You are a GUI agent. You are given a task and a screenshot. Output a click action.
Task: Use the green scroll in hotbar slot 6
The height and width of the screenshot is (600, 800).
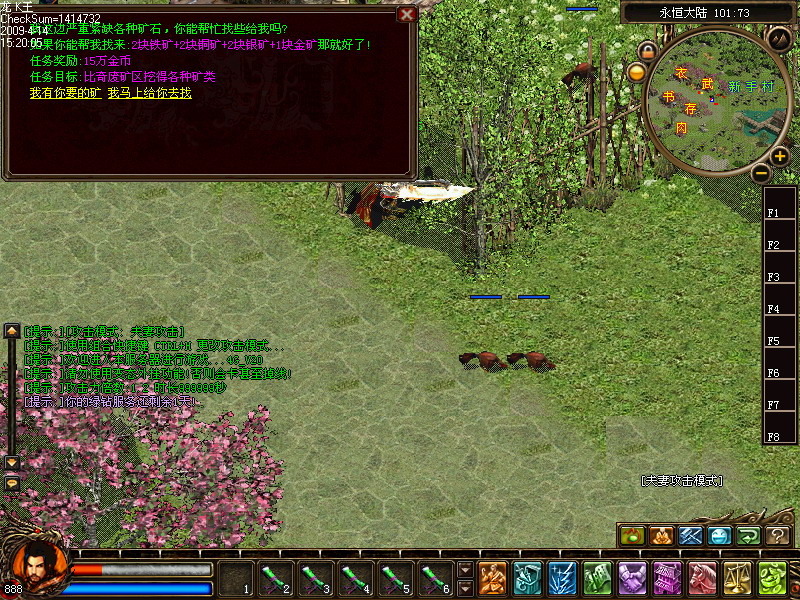point(435,578)
